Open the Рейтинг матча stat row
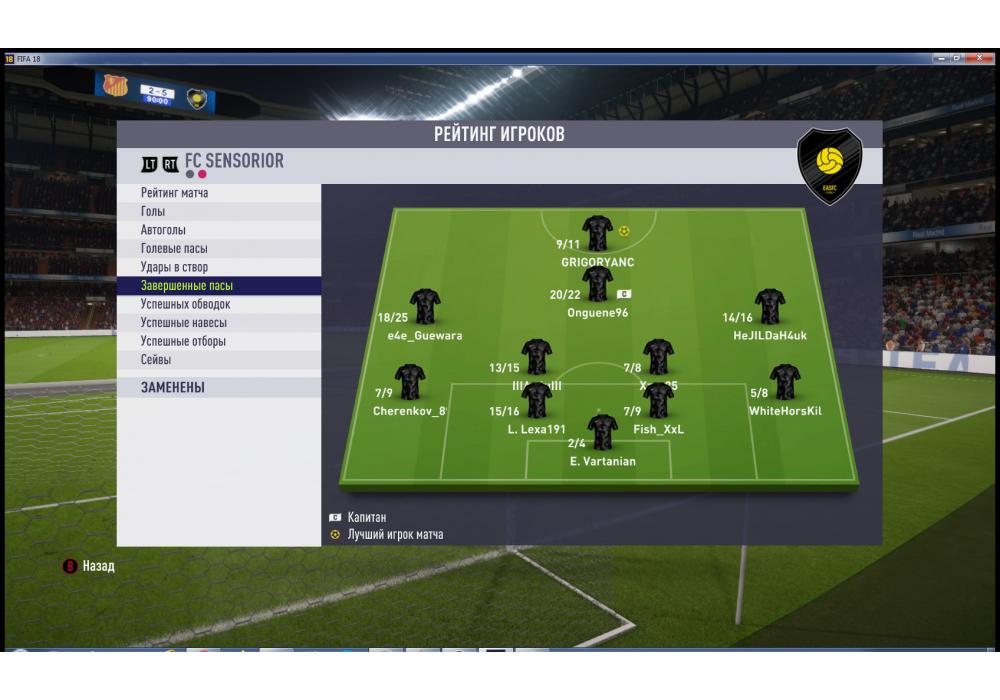Image resolution: width=1000 pixels, height=700 pixels. click(x=175, y=193)
